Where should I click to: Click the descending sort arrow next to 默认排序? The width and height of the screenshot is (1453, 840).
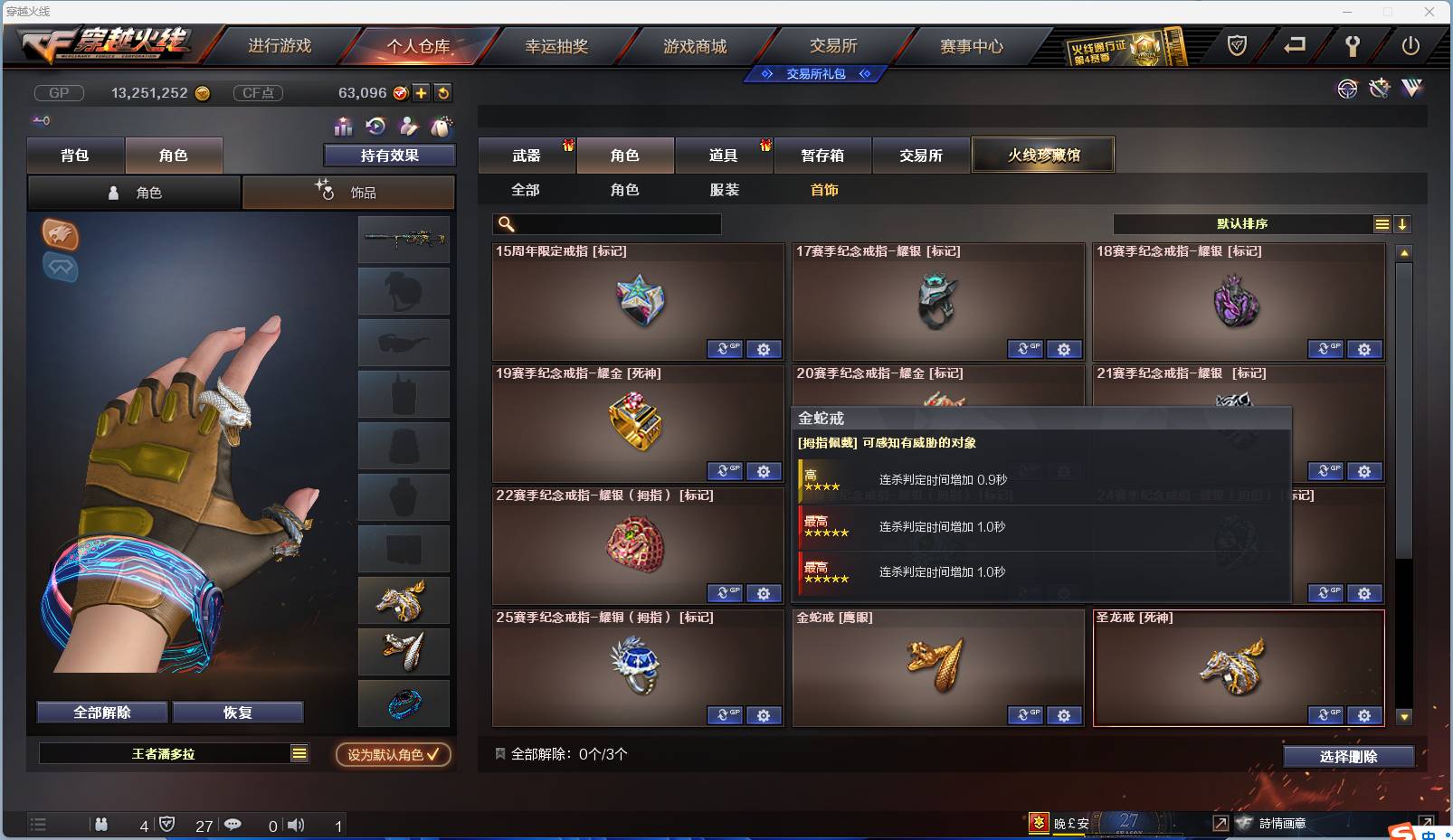[1402, 223]
